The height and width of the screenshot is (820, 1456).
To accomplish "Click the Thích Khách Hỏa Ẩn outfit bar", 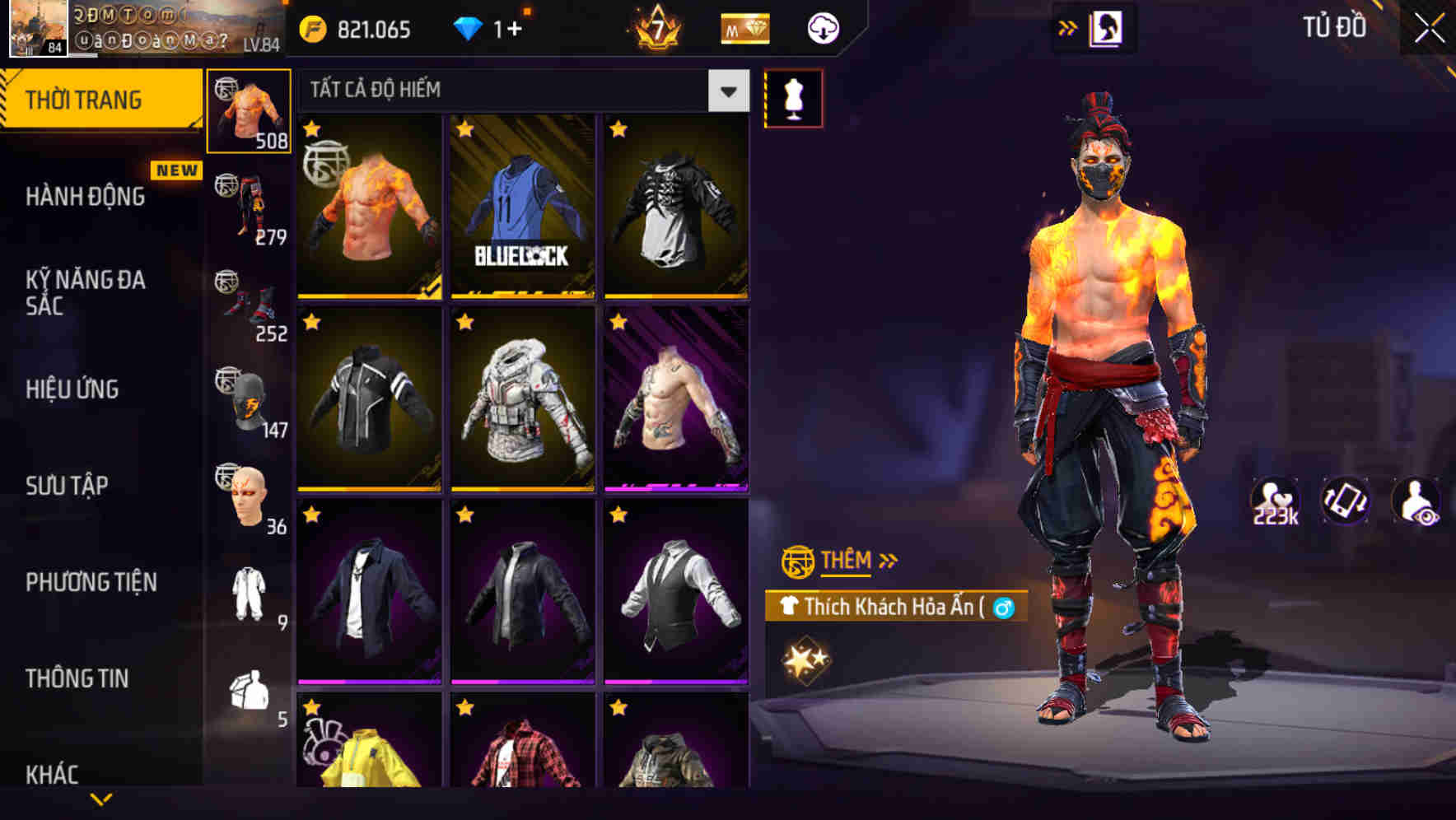I will click(898, 606).
